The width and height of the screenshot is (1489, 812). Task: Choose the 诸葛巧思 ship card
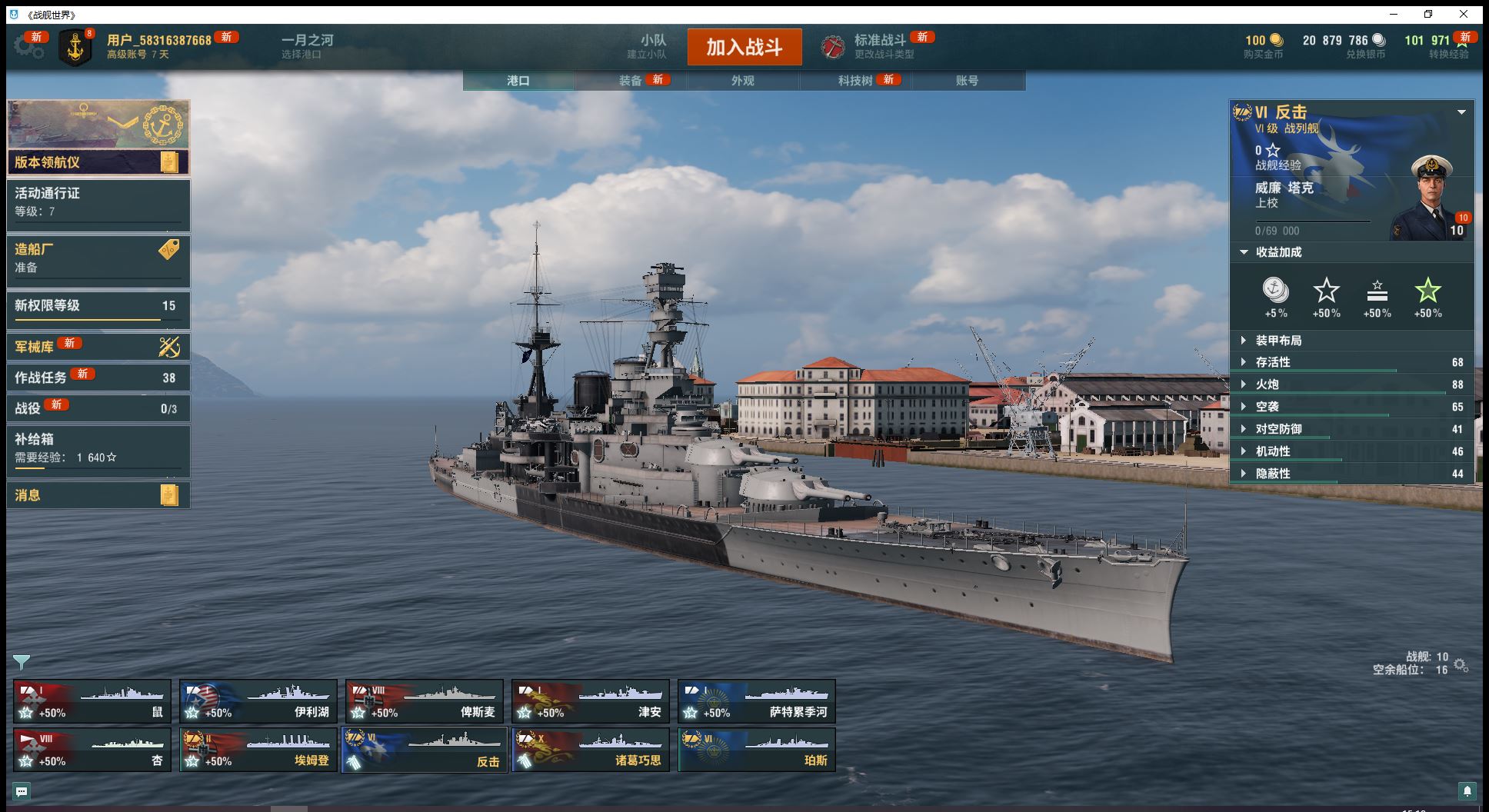point(590,750)
